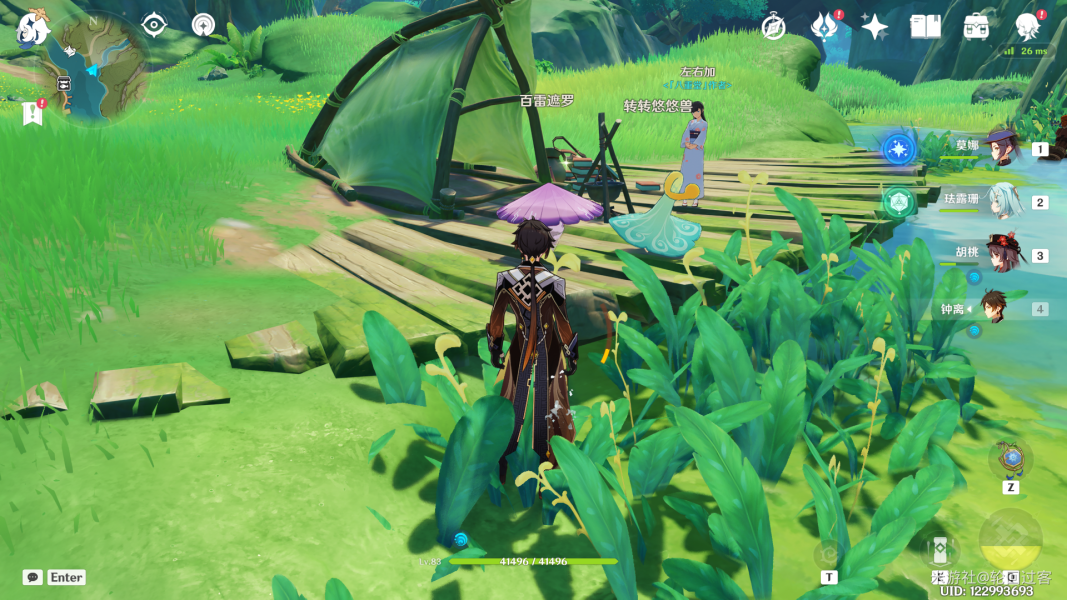The image size is (1067, 600).
Task: Select party member 钟离
Action: tap(993, 308)
